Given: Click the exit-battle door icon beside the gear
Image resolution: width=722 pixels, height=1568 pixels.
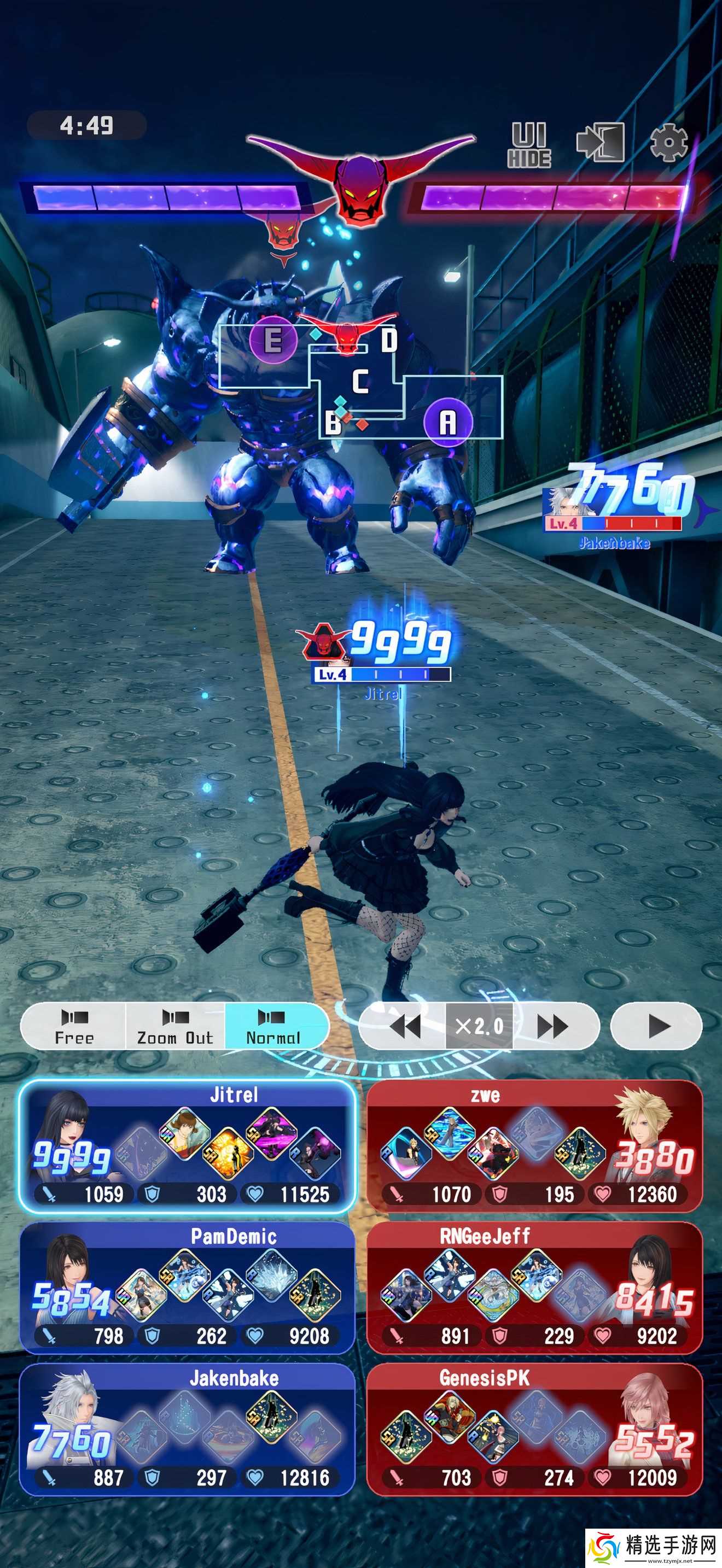Looking at the screenshot, I should (602, 141).
